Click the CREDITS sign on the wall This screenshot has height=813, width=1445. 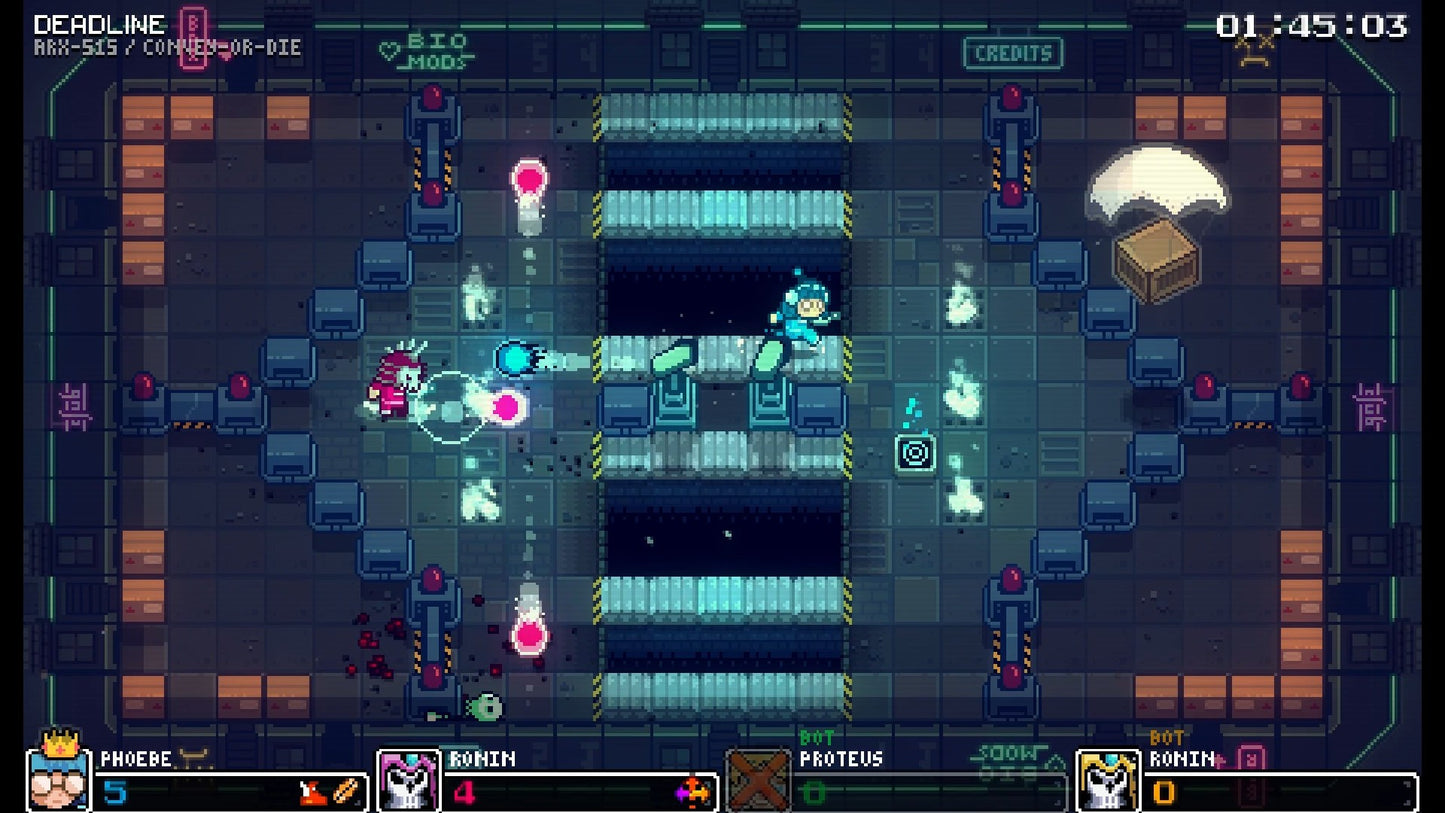1012,53
